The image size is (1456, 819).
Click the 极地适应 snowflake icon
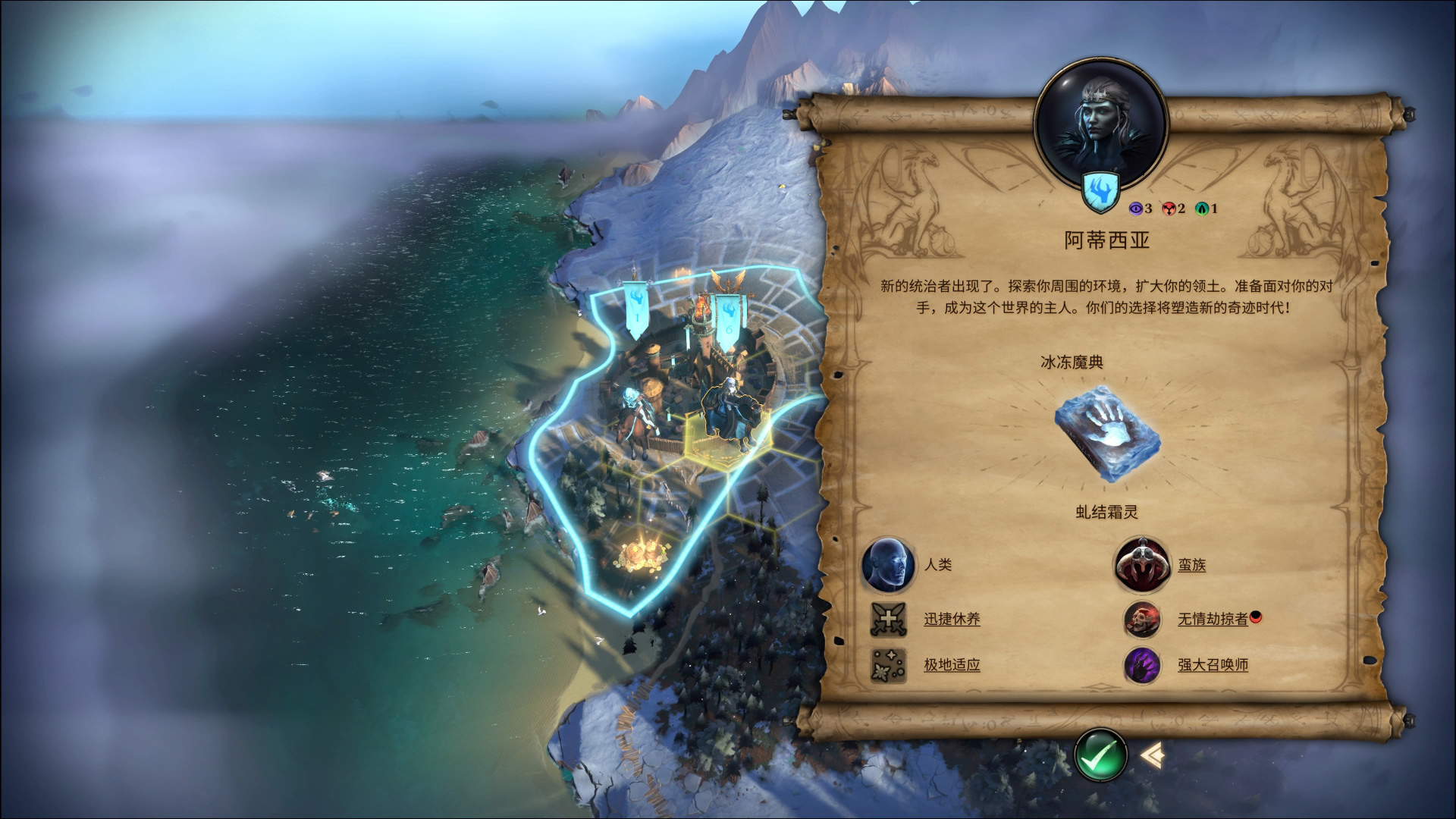click(888, 665)
